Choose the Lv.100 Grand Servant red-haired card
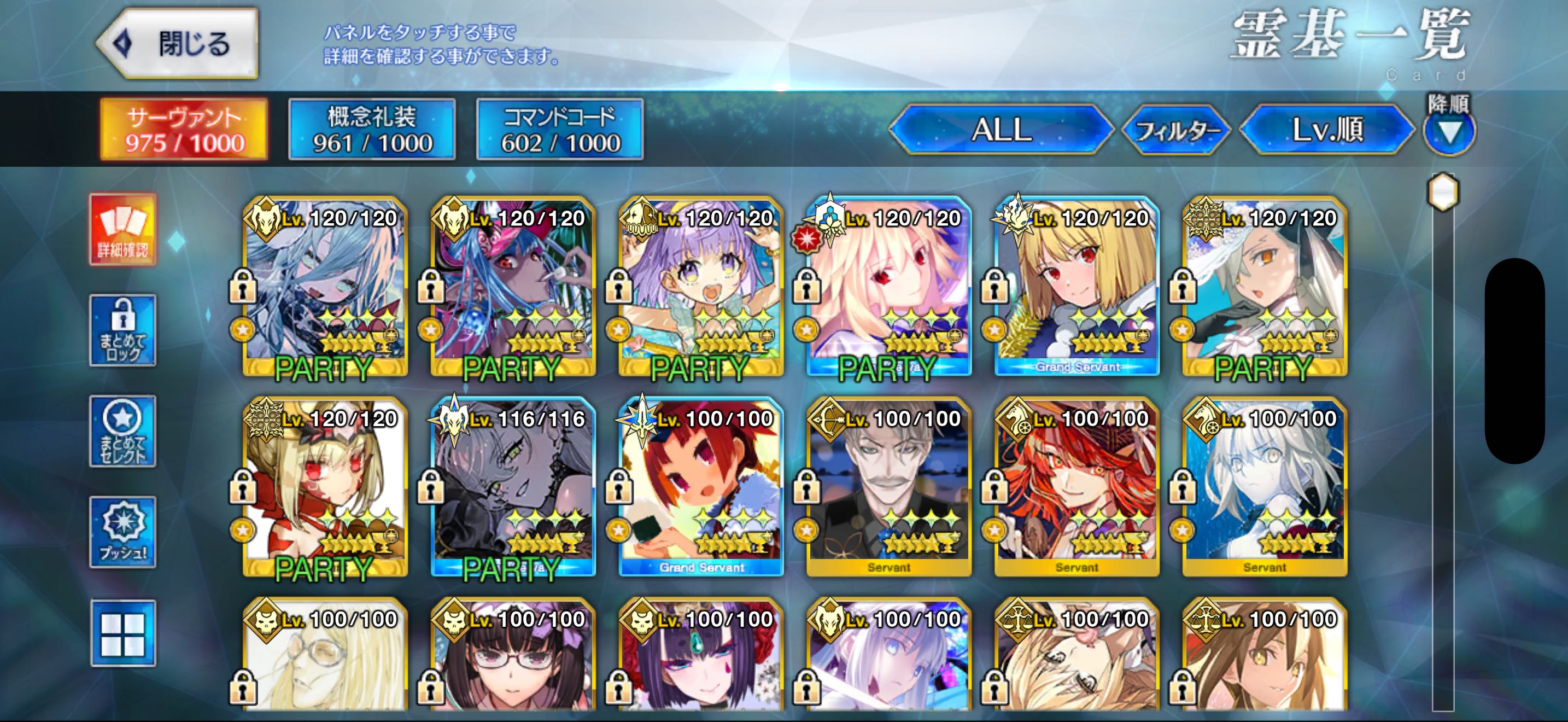Image resolution: width=1568 pixels, height=722 pixels. coord(701,487)
